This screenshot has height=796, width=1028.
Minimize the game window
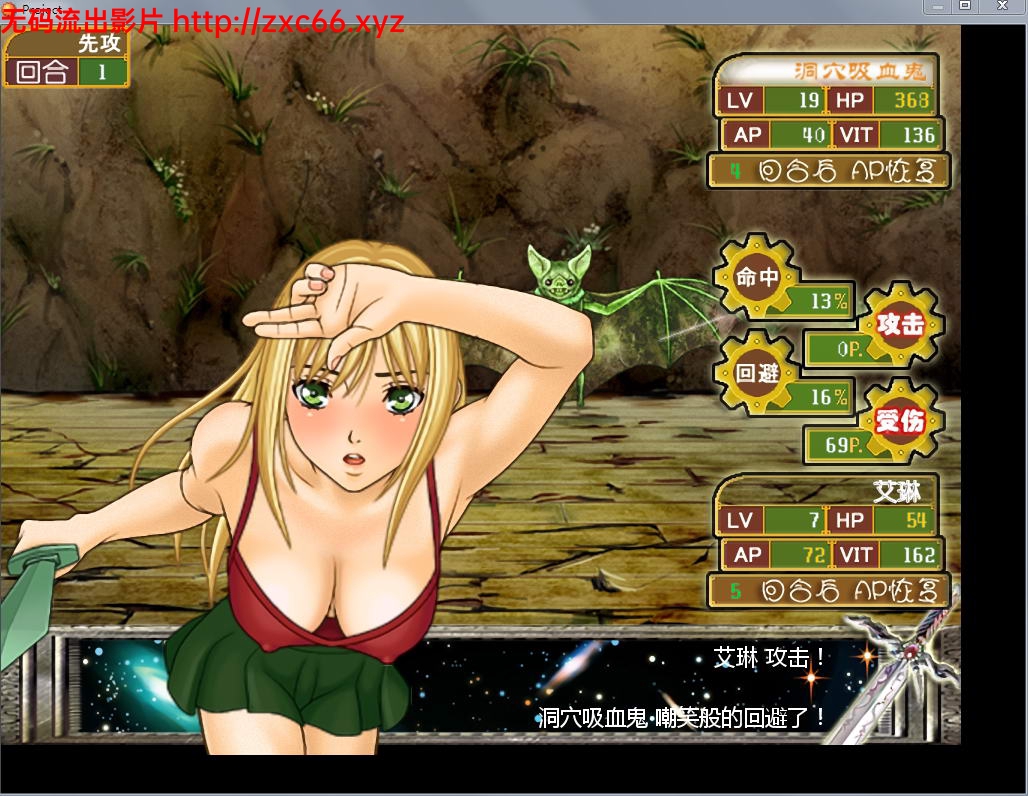click(935, 6)
